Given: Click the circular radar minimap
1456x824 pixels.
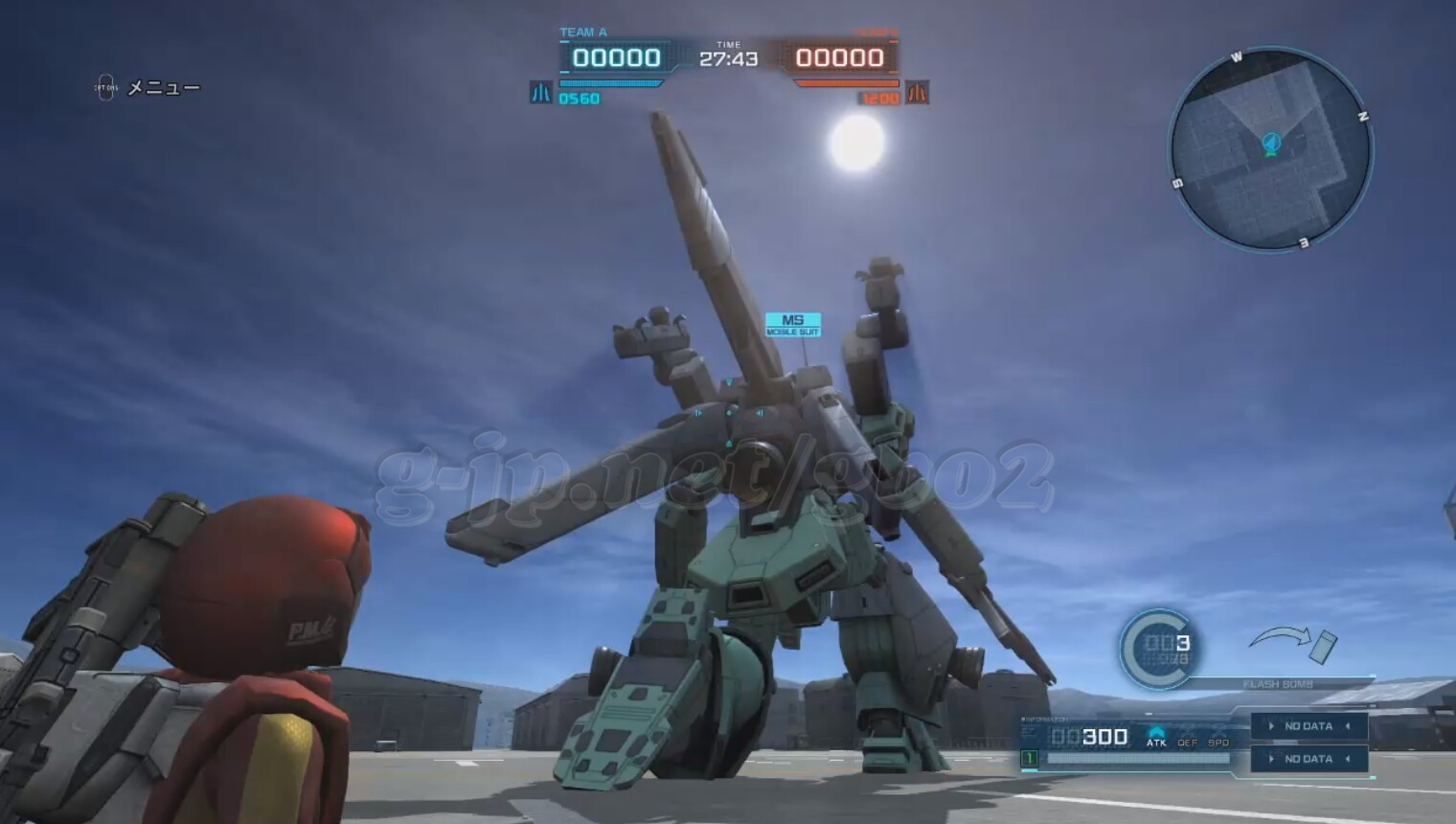Looking at the screenshot, I should 1270,150.
